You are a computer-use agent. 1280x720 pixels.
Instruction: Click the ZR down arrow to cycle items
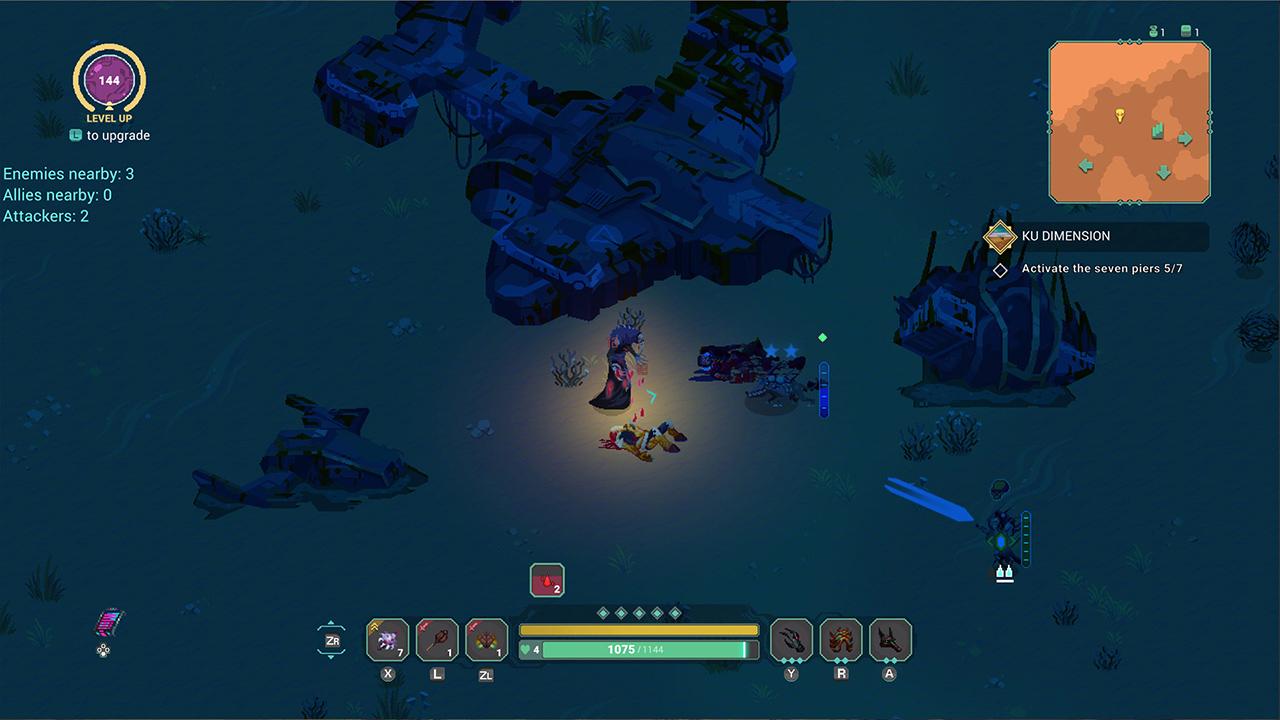click(331, 656)
